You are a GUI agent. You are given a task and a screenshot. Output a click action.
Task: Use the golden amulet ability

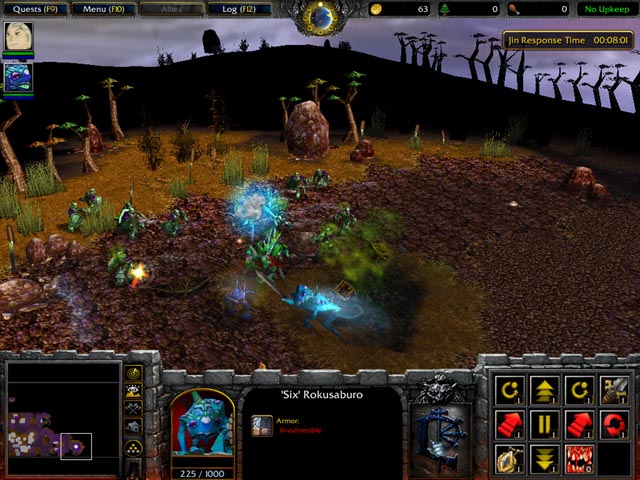coord(510,457)
